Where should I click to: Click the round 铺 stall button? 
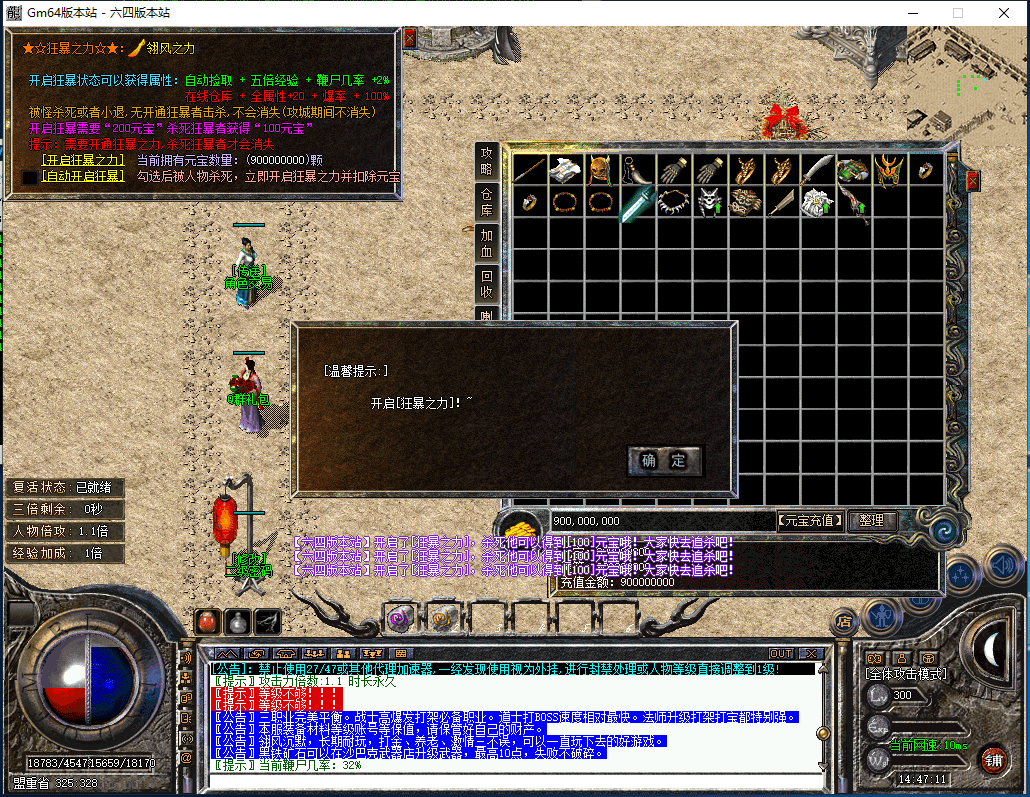(x=991, y=759)
